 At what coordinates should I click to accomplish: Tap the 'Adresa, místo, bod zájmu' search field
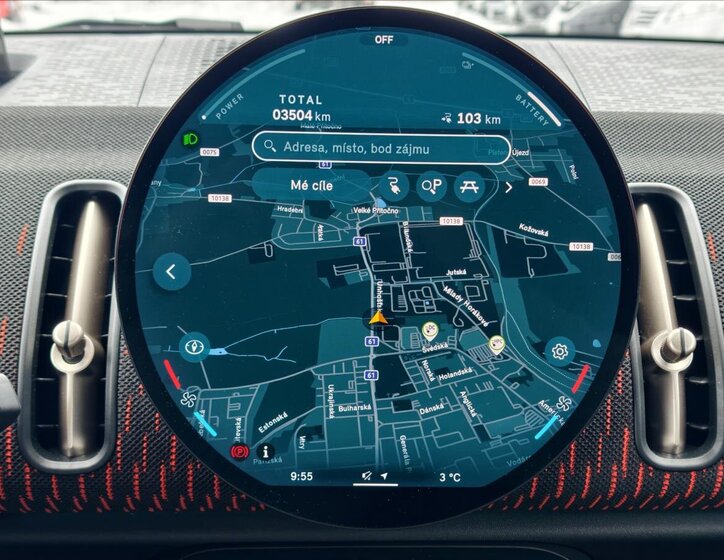click(368, 148)
